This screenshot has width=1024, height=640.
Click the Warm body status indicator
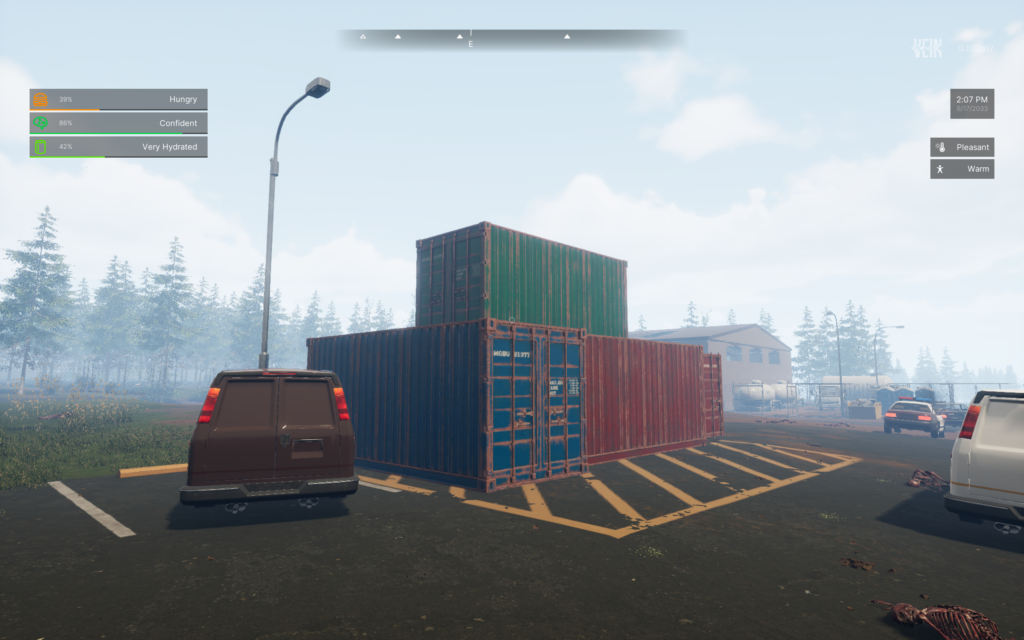[962, 169]
